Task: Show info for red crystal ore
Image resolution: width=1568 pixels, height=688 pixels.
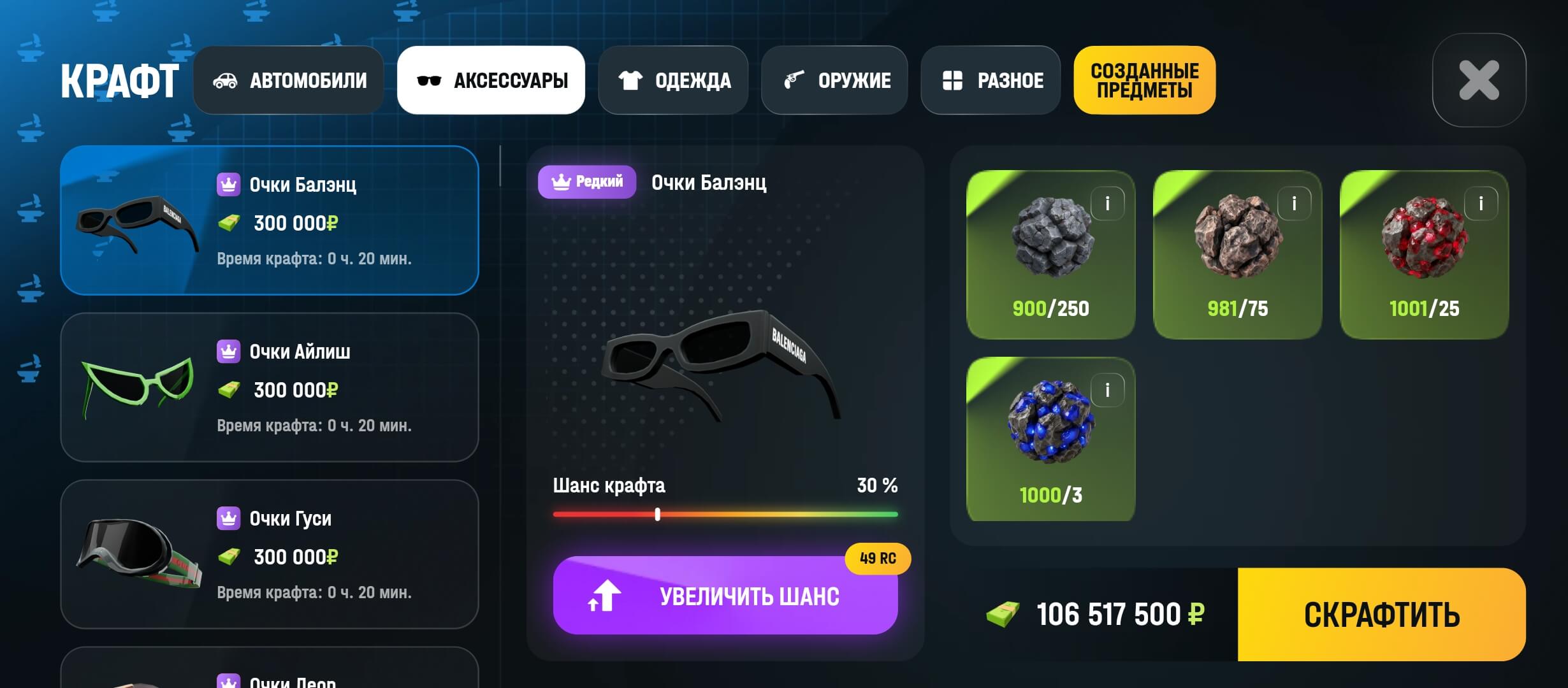Action: click(1481, 204)
